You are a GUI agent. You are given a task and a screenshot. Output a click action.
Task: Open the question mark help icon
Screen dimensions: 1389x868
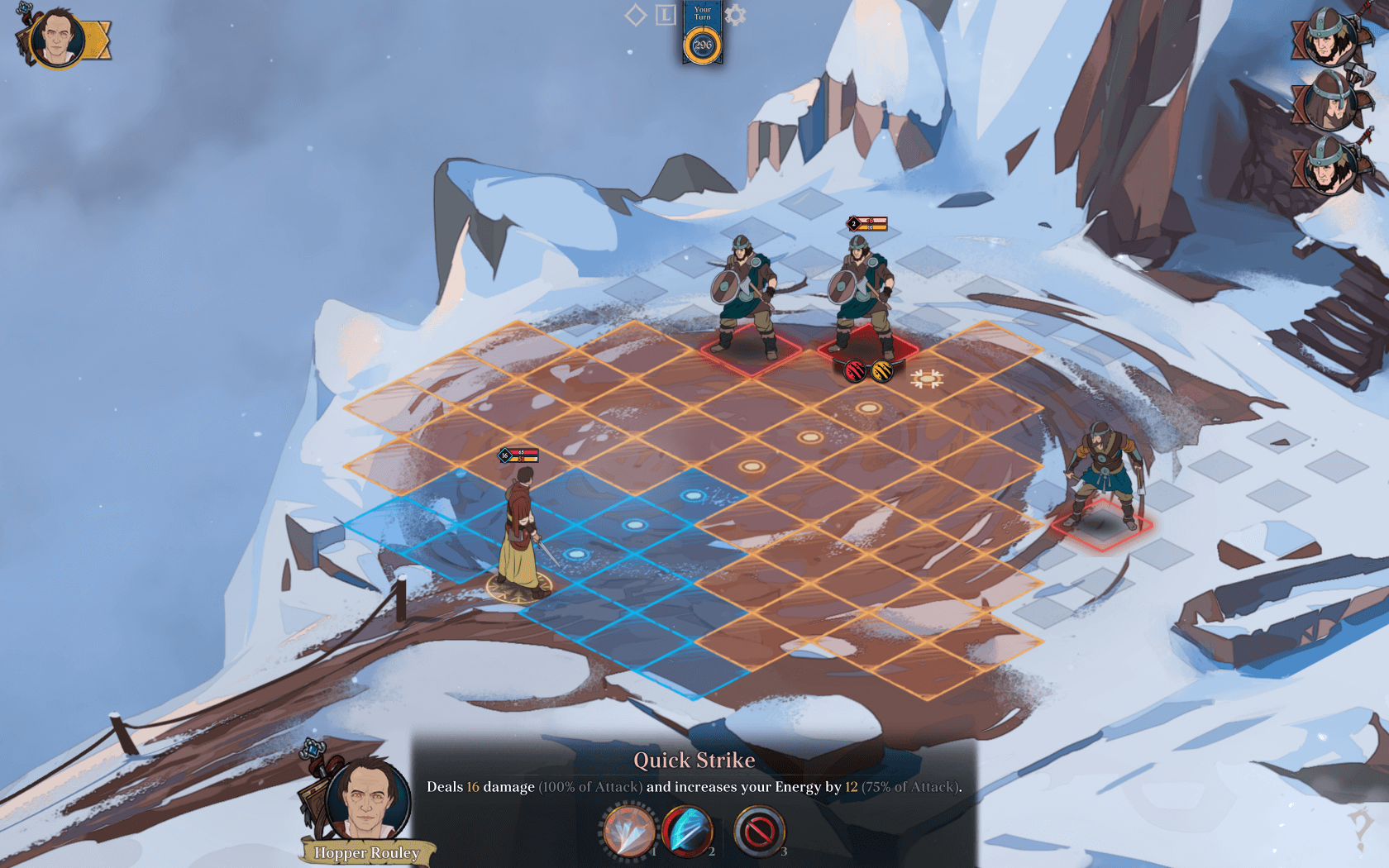pos(1360,827)
